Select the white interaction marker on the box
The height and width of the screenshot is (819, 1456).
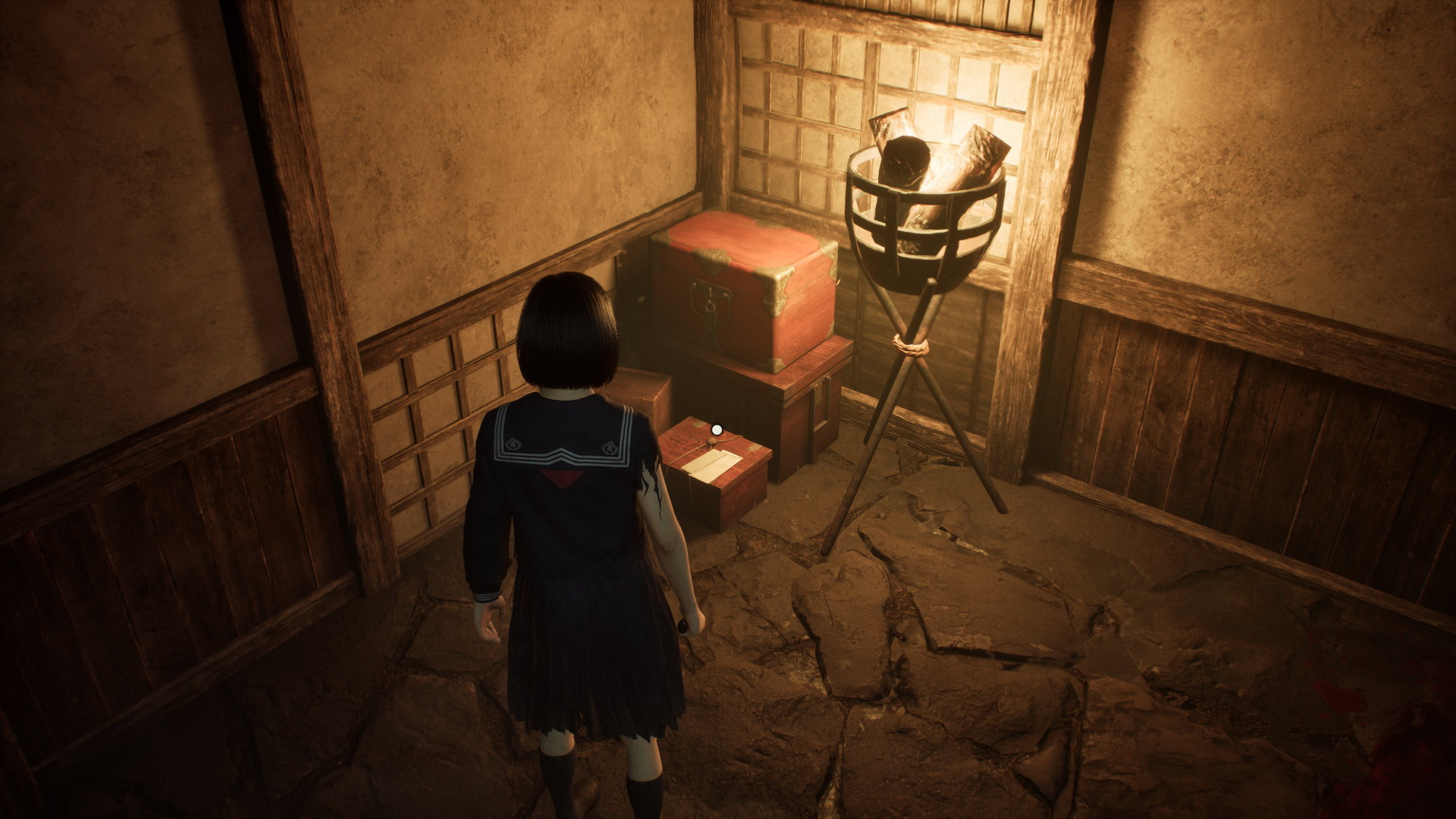[x=716, y=430]
